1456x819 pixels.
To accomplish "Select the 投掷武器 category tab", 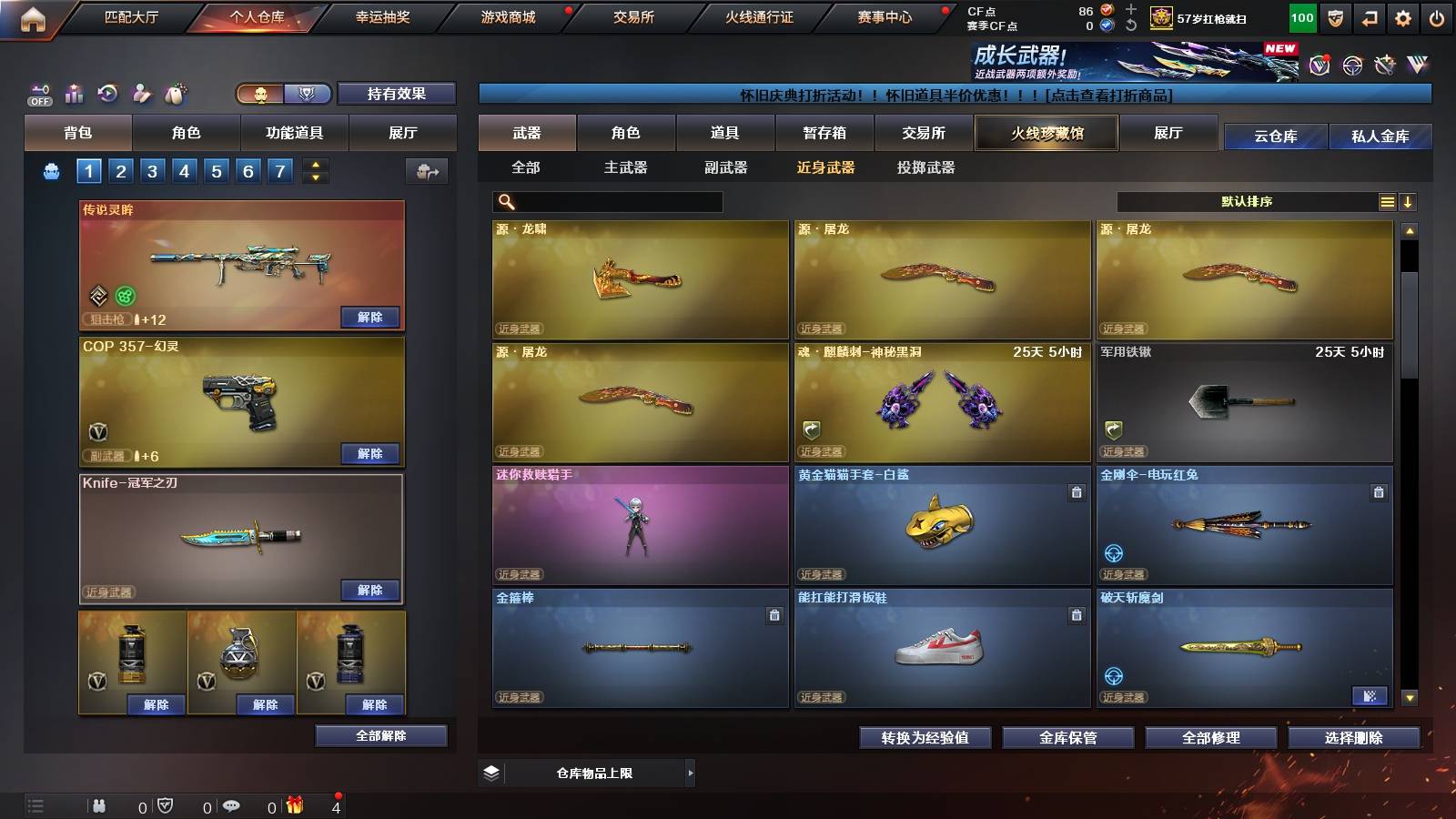I will pyautogui.click(x=928, y=167).
